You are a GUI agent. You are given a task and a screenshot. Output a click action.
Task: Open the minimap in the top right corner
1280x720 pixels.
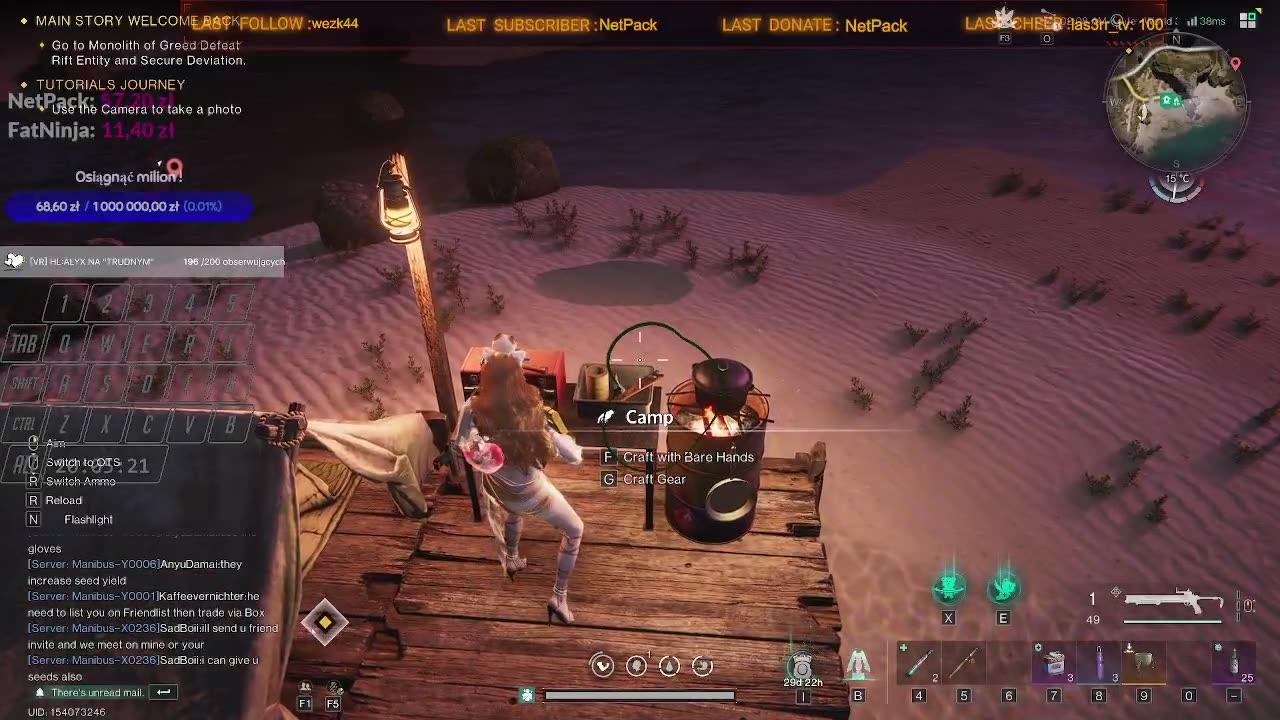(1177, 103)
